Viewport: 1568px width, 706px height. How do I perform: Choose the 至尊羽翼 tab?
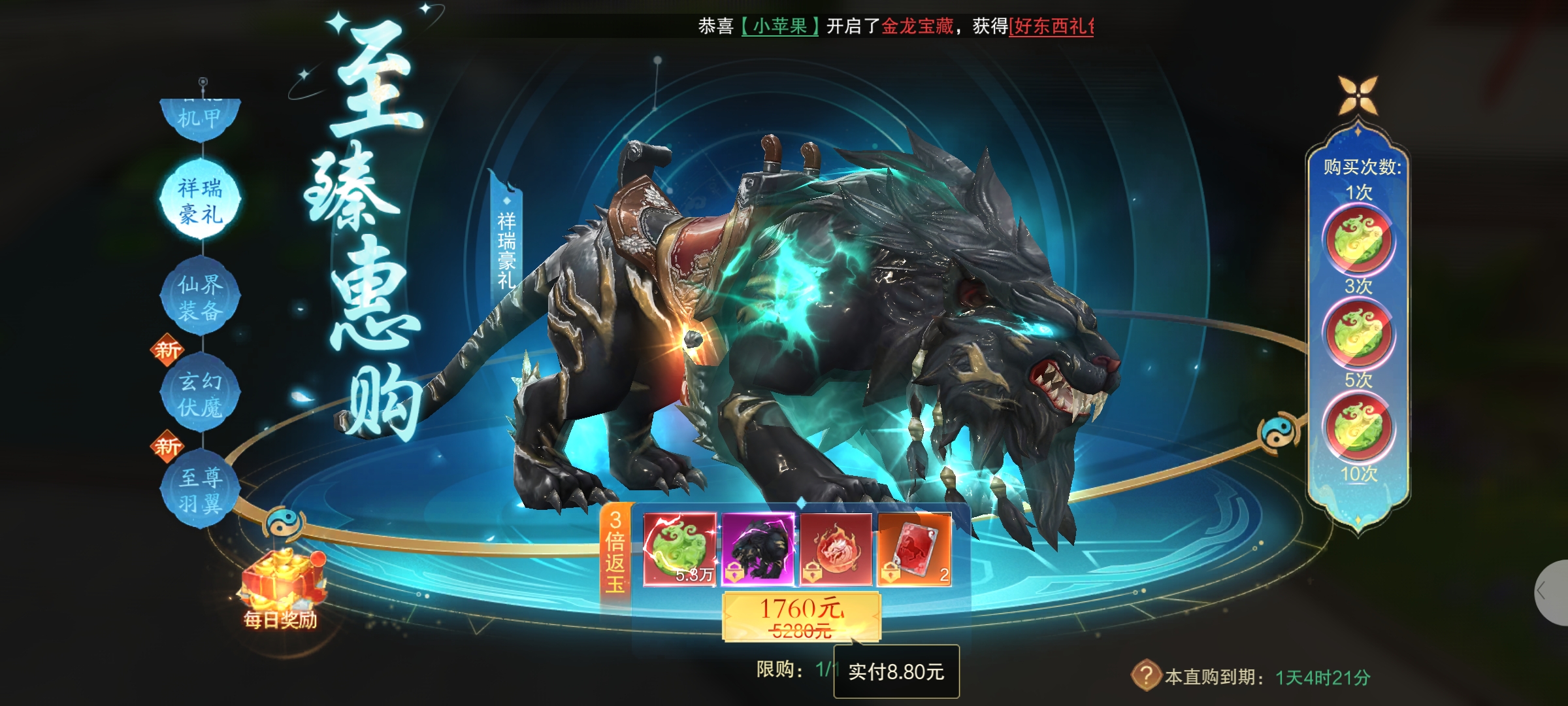pos(200,490)
